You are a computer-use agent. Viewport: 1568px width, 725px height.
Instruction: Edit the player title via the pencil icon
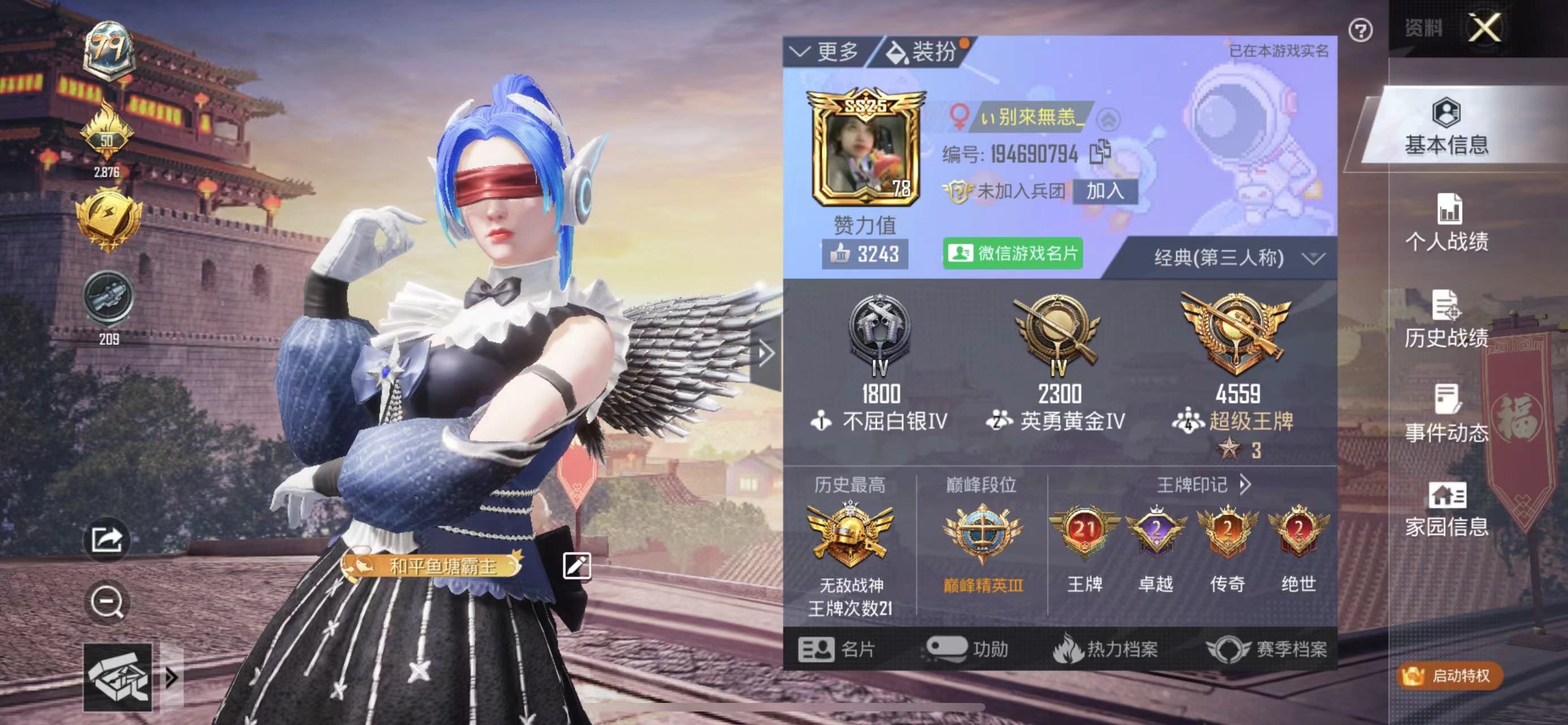(x=577, y=565)
